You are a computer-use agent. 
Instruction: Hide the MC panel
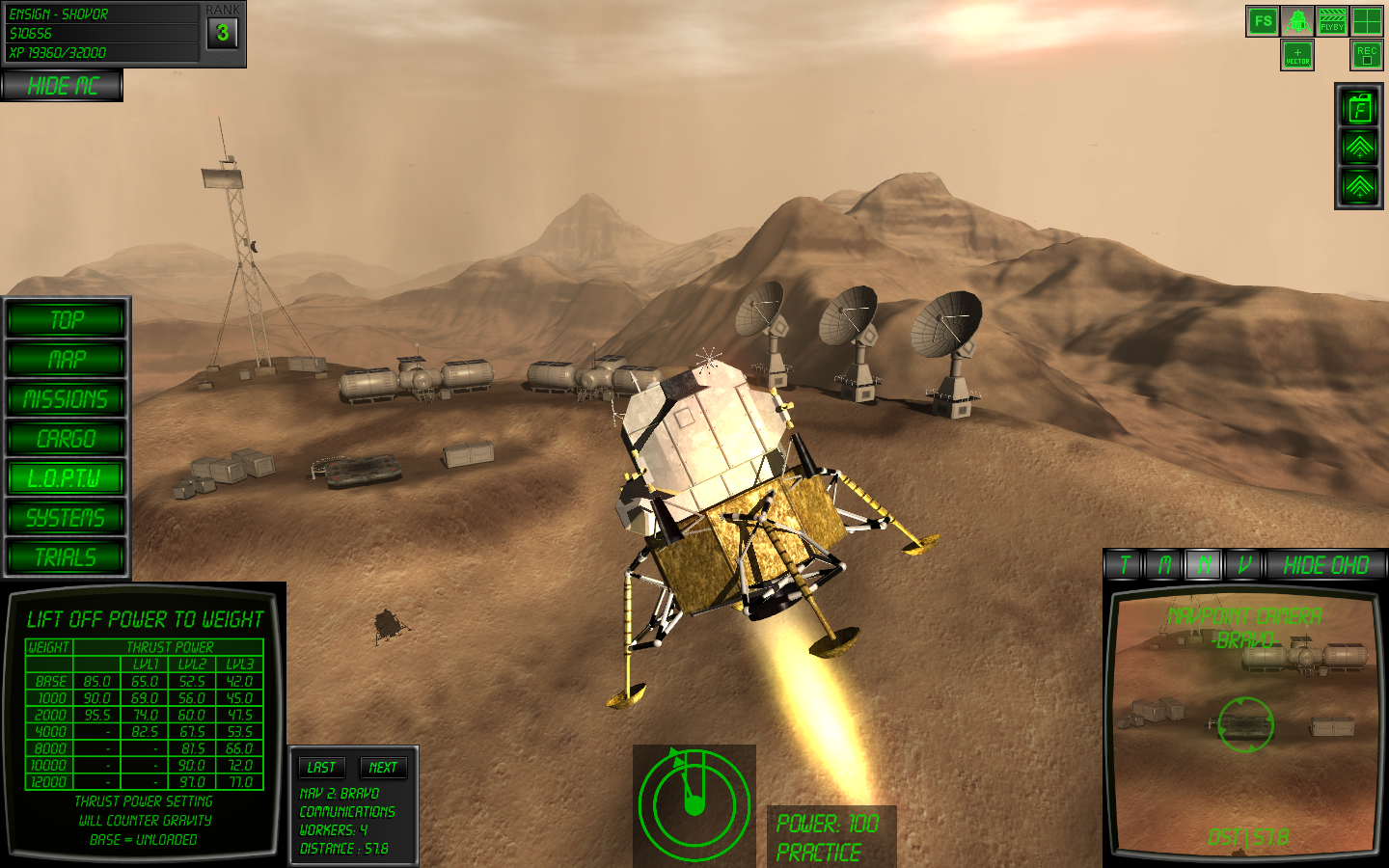click(x=62, y=86)
